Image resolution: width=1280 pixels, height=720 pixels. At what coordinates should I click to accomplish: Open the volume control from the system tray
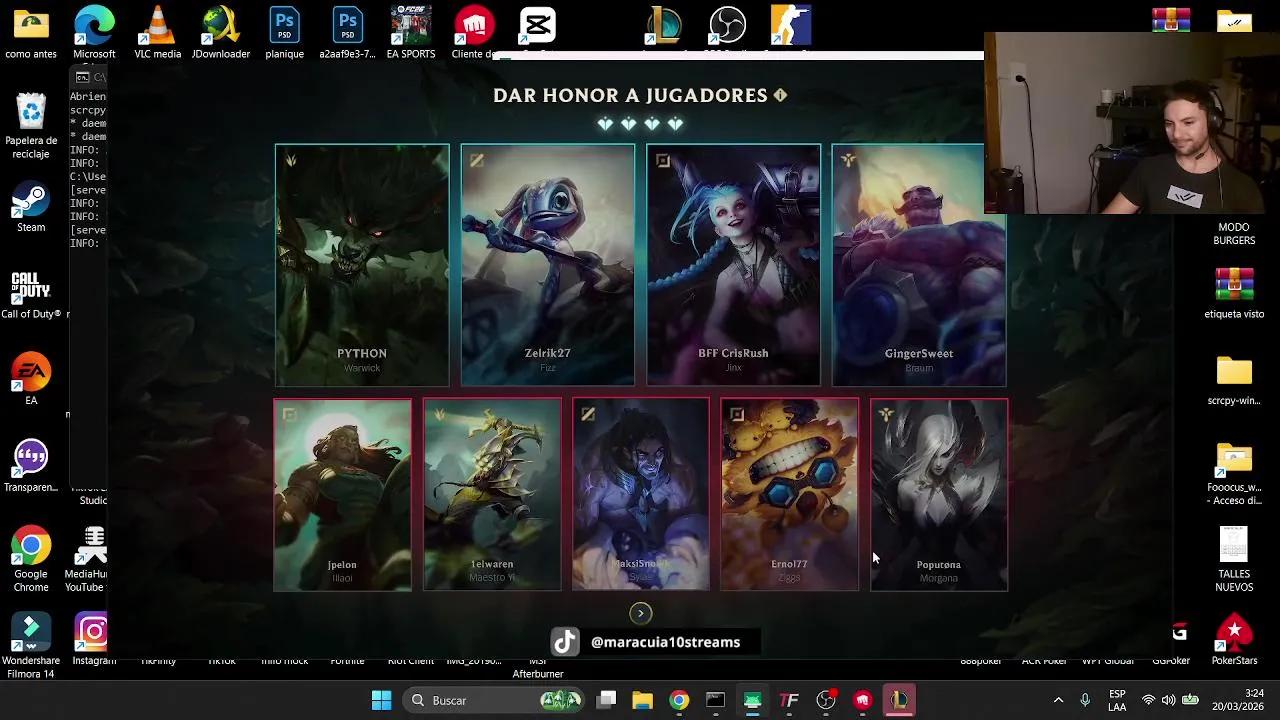click(1170, 700)
